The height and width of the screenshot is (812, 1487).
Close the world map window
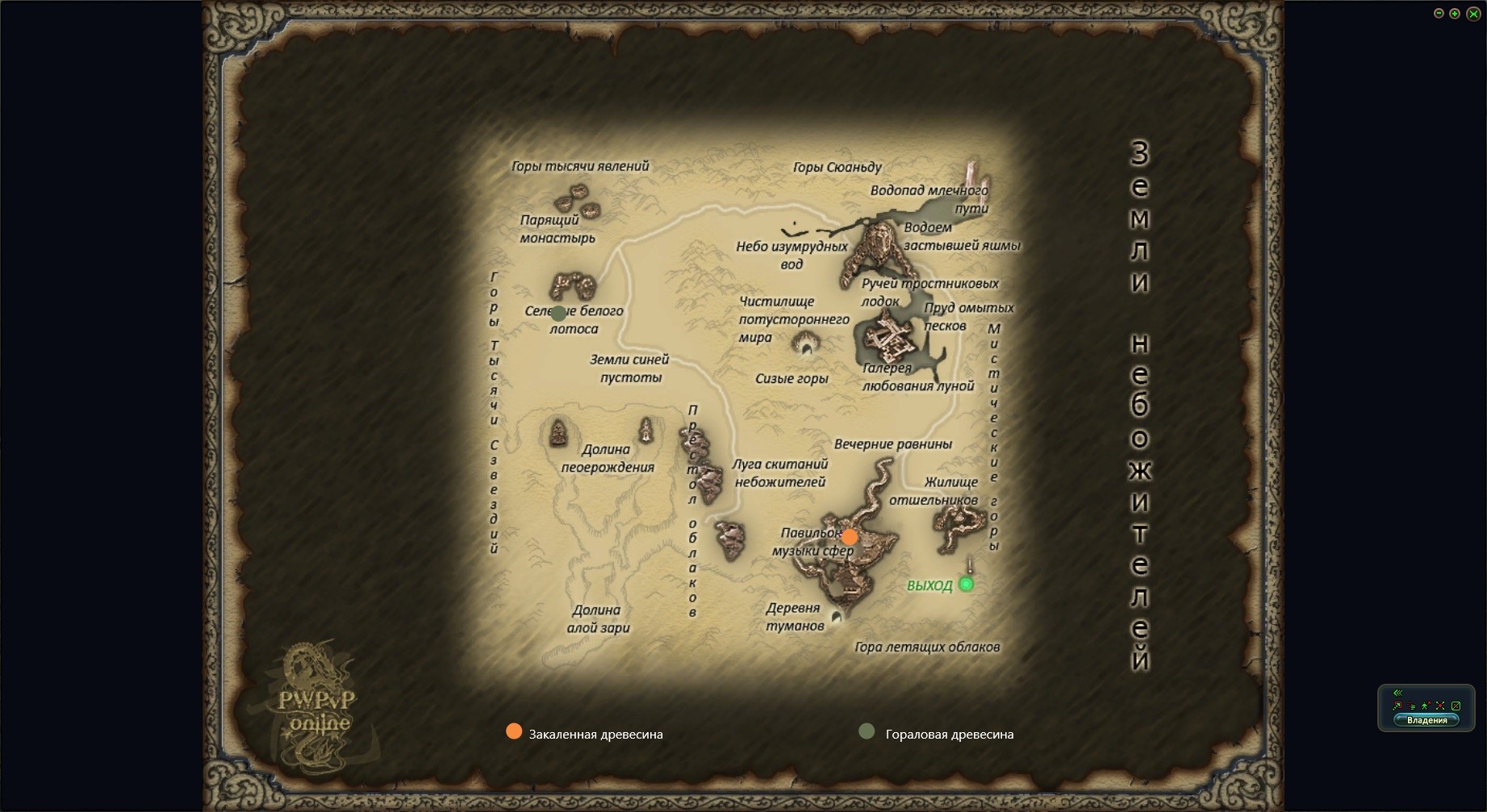coord(1472,14)
